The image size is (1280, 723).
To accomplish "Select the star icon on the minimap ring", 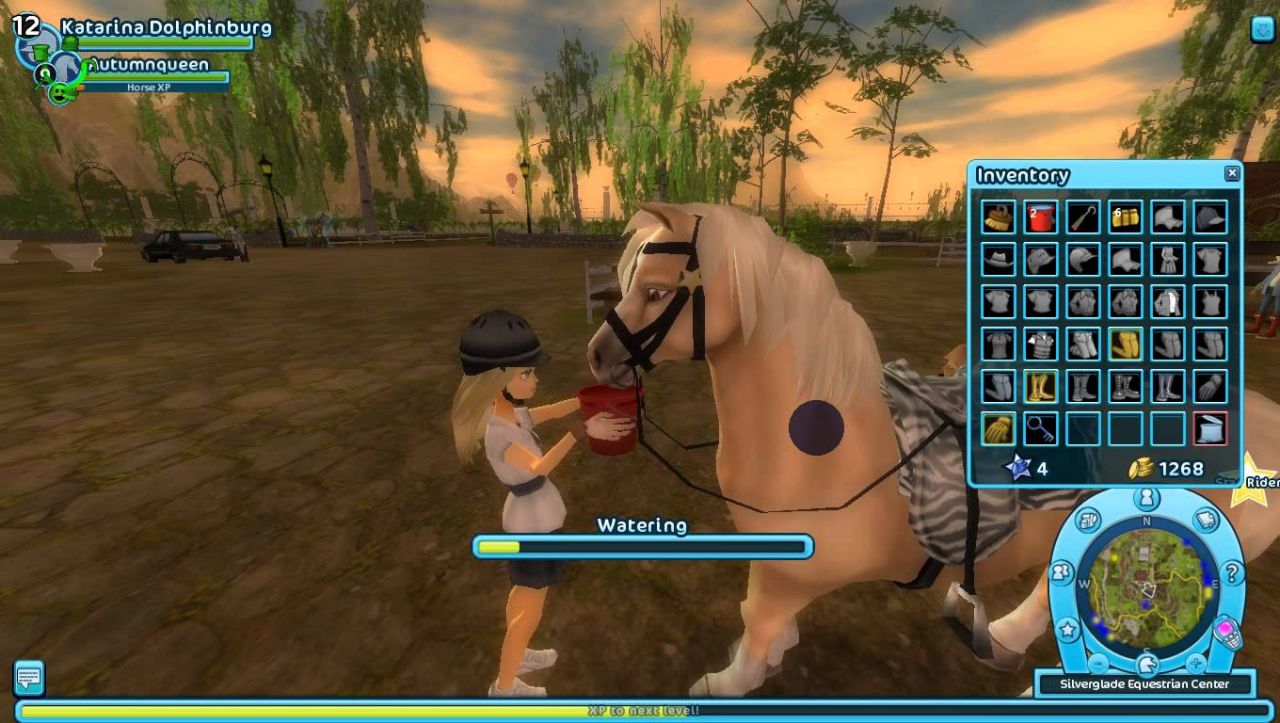I will (x=1067, y=630).
